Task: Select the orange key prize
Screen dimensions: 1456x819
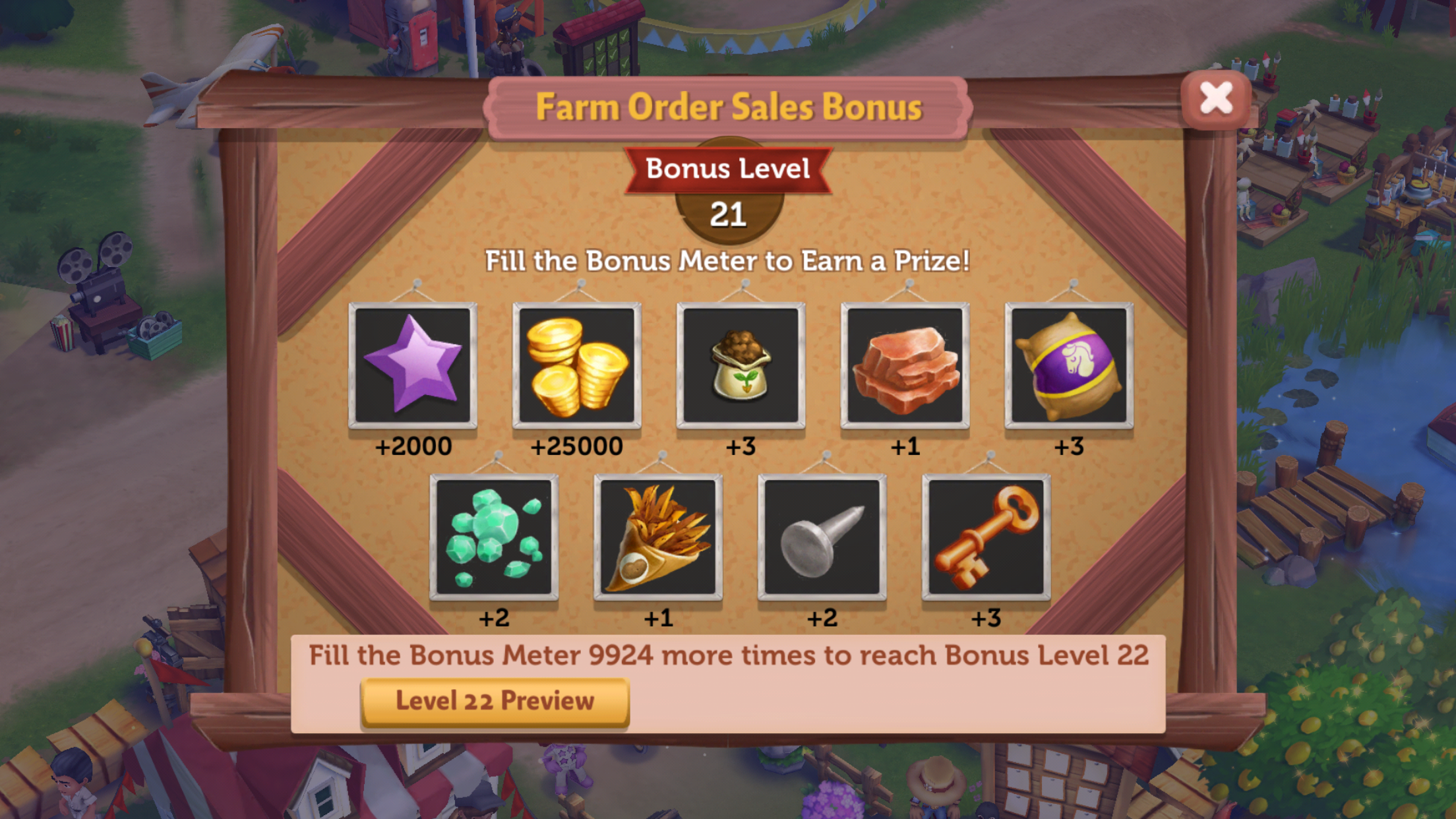Action: click(986, 537)
